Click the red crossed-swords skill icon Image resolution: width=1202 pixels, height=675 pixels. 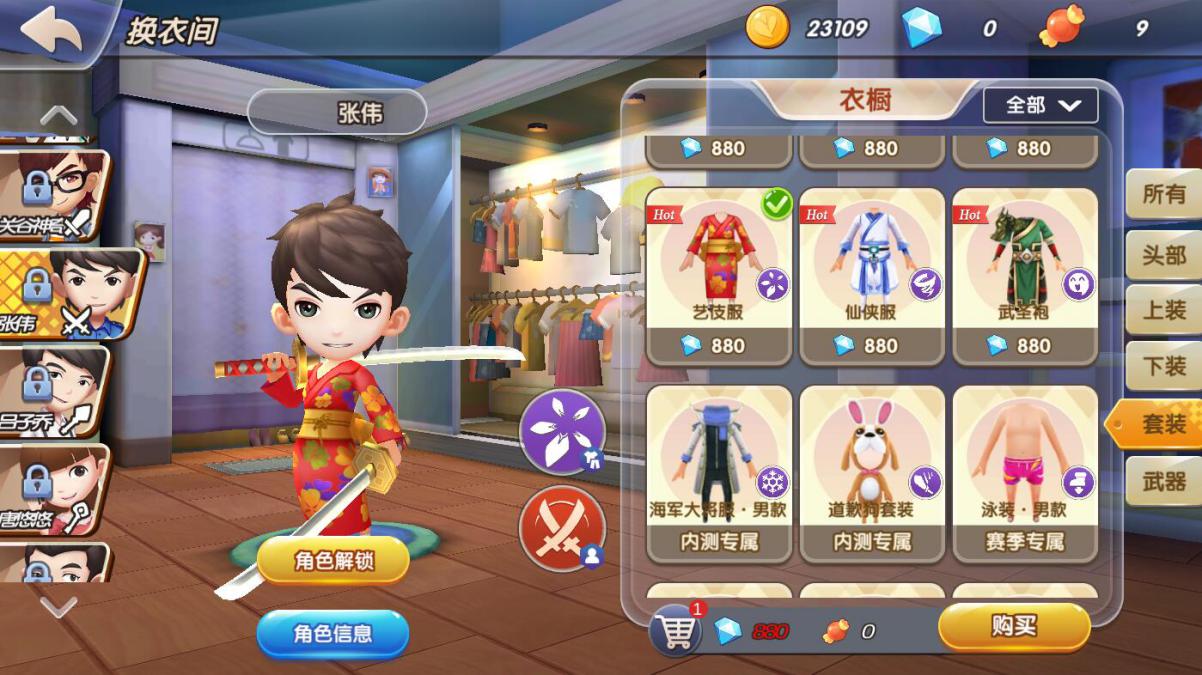click(x=562, y=526)
